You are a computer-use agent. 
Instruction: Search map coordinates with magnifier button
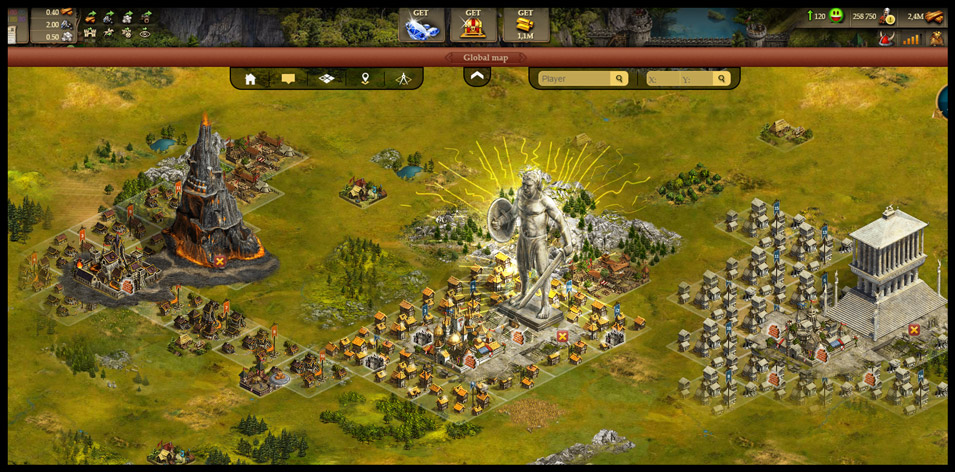click(721, 78)
